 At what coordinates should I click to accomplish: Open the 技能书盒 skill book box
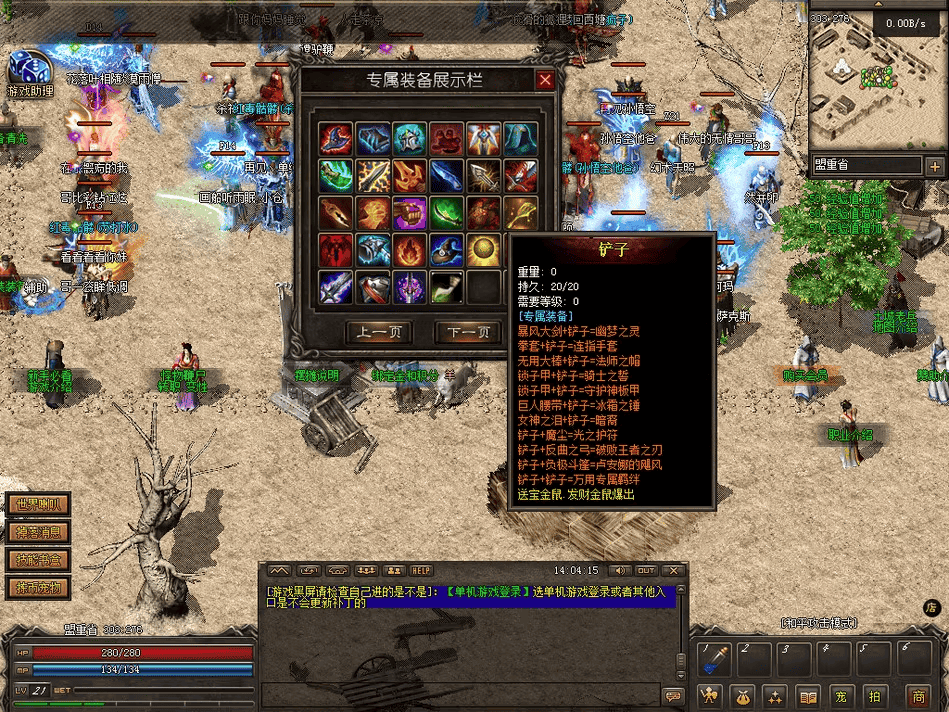[38, 560]
